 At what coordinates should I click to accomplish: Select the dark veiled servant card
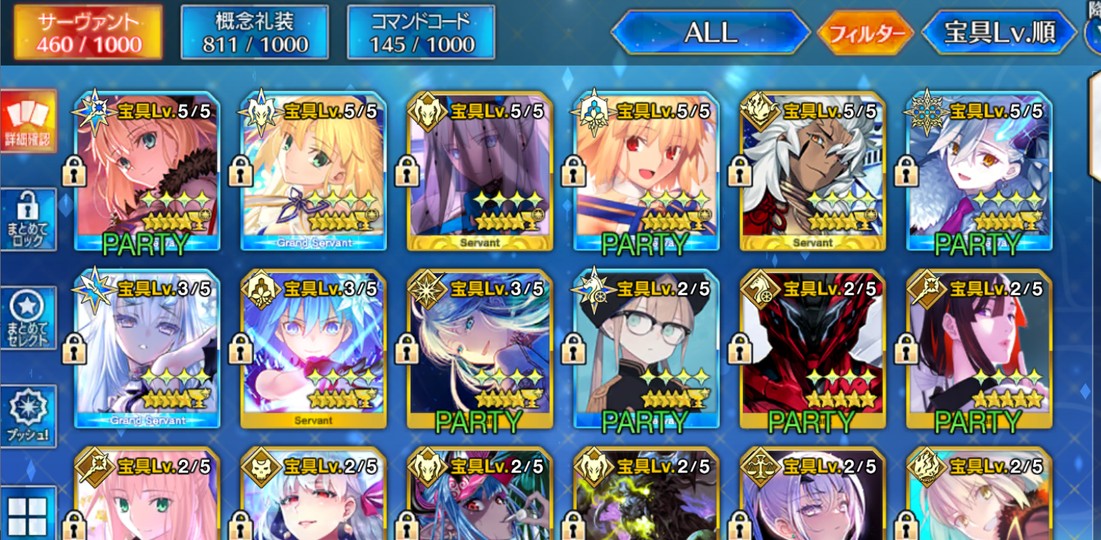pos(479,172)
